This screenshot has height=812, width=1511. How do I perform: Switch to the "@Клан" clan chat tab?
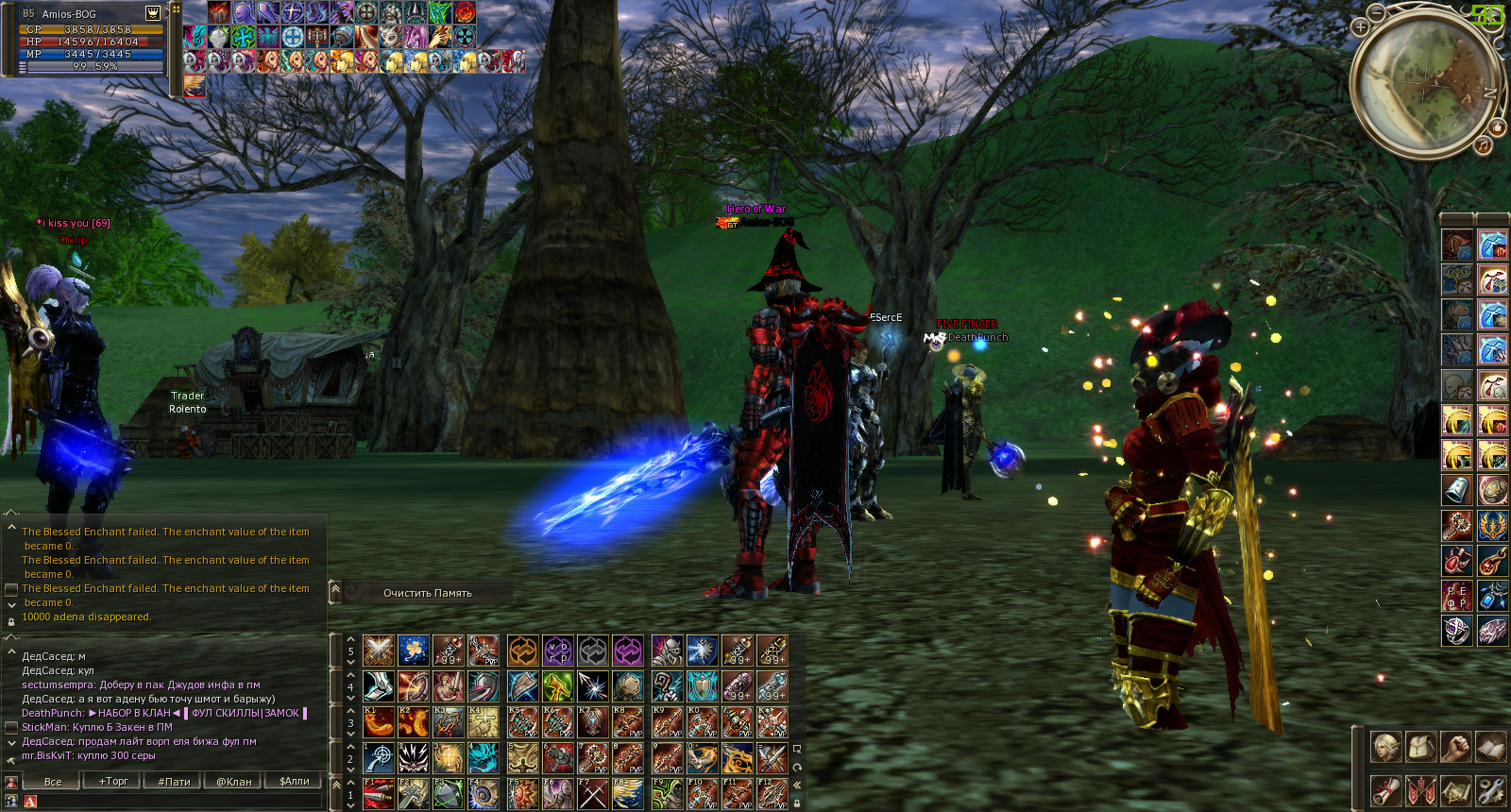point(234,781)
